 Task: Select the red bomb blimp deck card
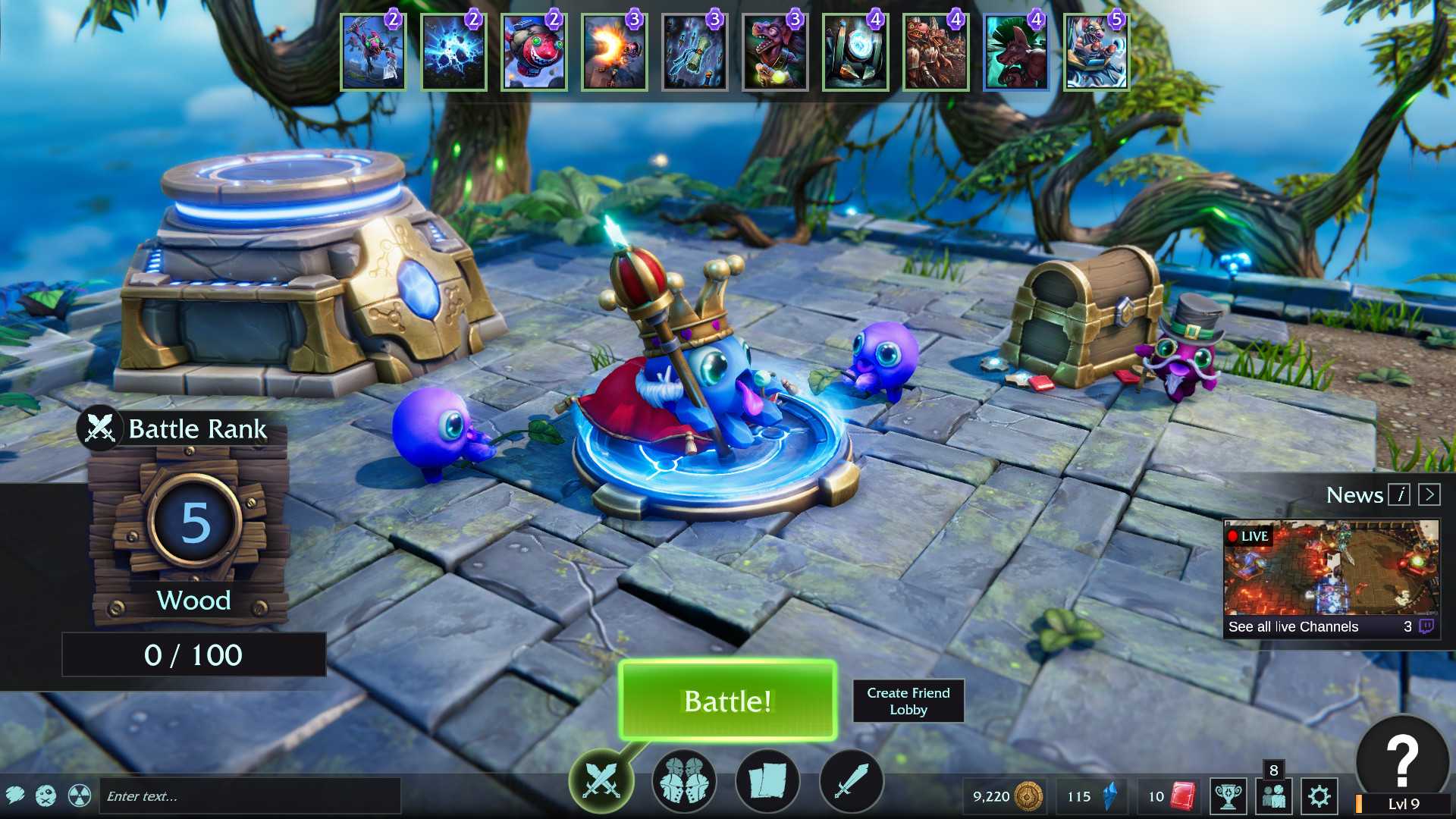534,52
